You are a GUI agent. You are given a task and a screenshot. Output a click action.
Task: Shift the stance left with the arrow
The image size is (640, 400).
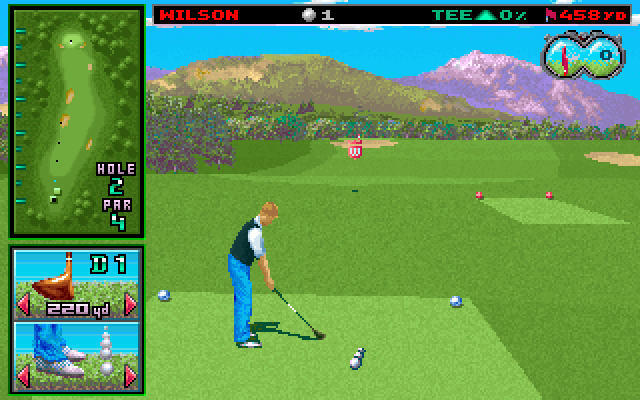(x=24, y=375)
